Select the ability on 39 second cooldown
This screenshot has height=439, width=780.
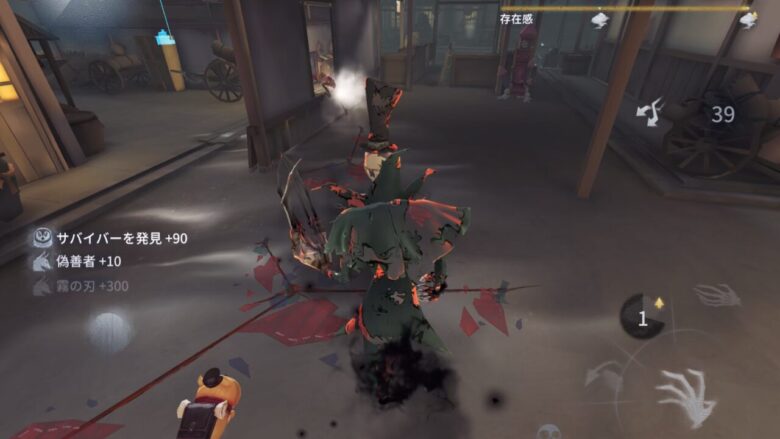pyautogui.click(x=722, y=116)
